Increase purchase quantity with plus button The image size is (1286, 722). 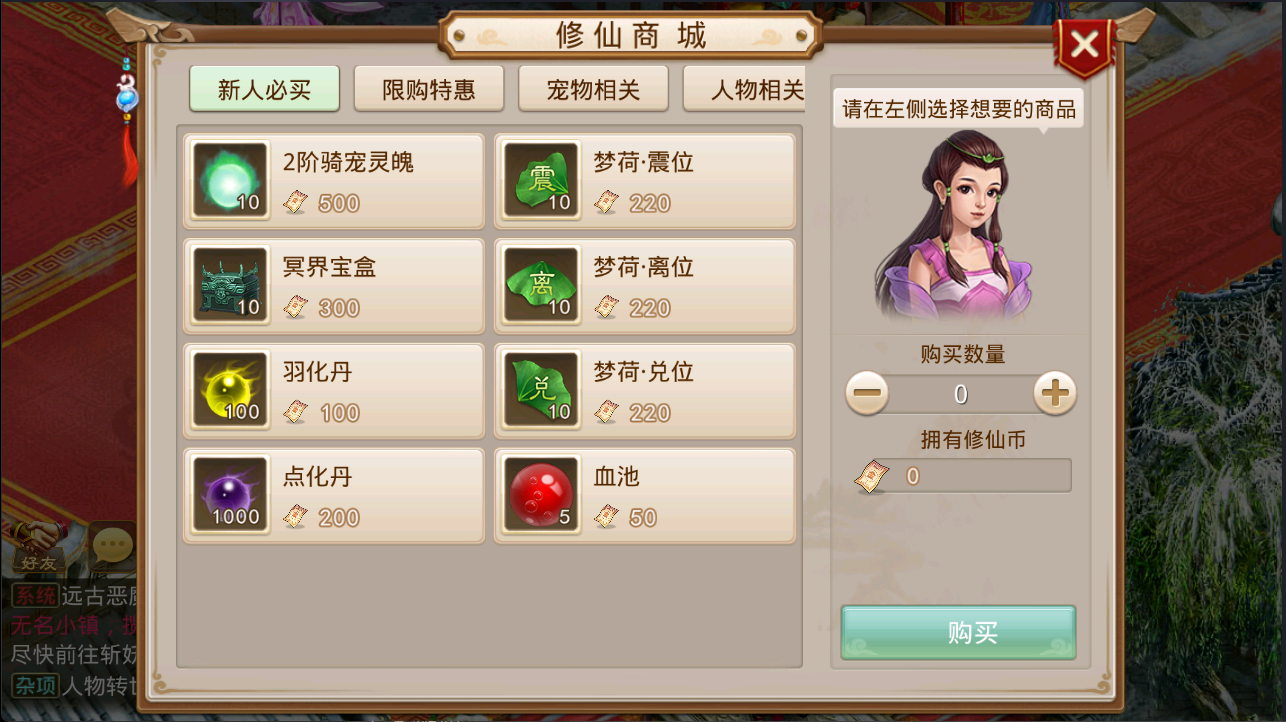click(x=1054, y=394)
